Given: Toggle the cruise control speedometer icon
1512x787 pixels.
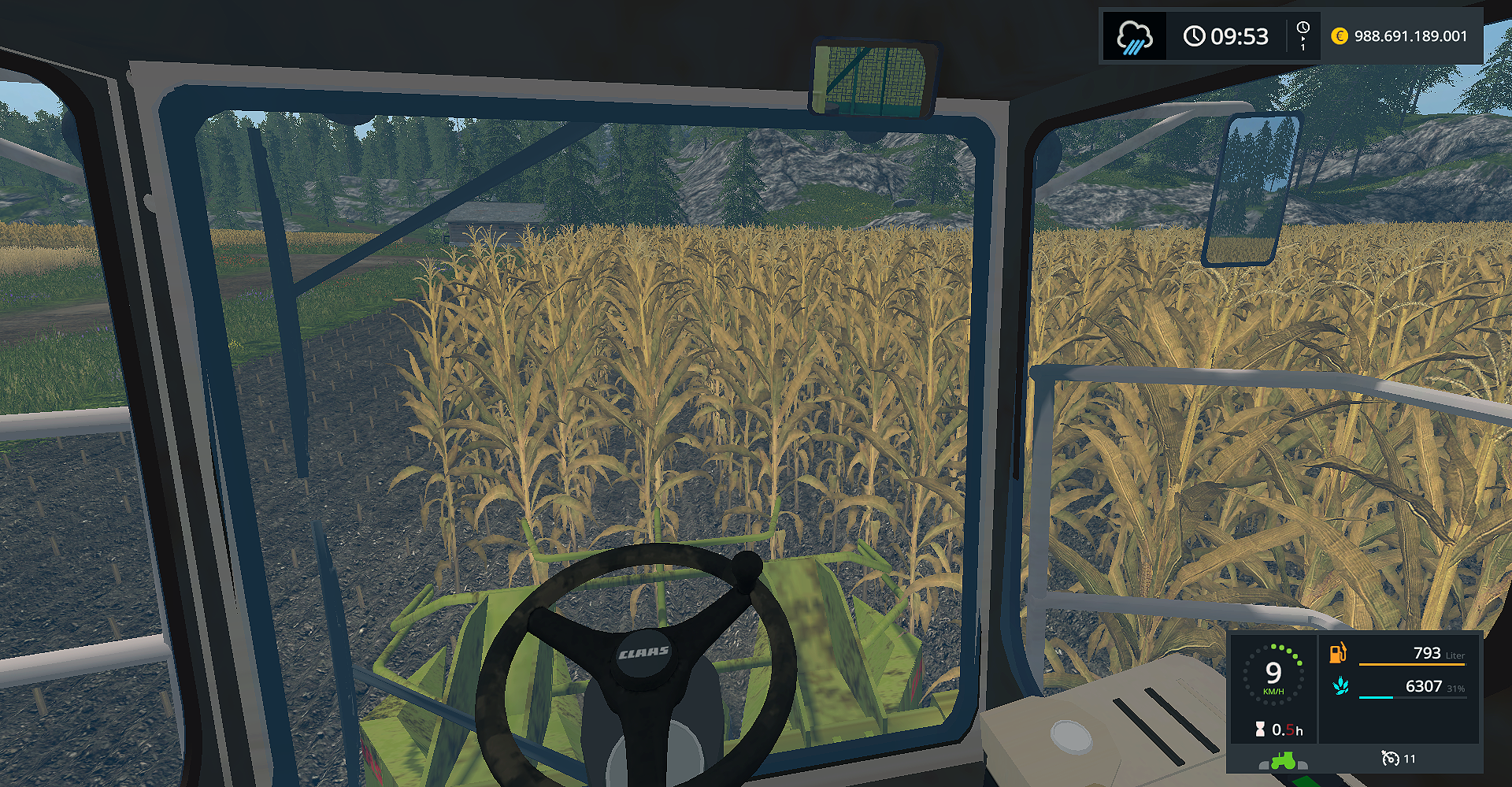Looking at the screenshot, I should 1390,758.
